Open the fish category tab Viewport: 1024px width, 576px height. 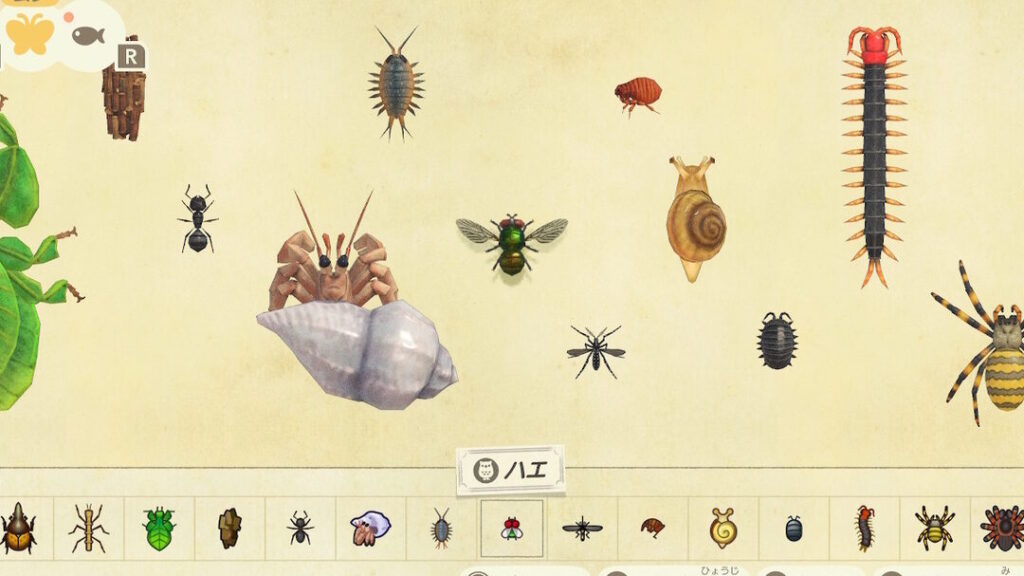point(88,35)
